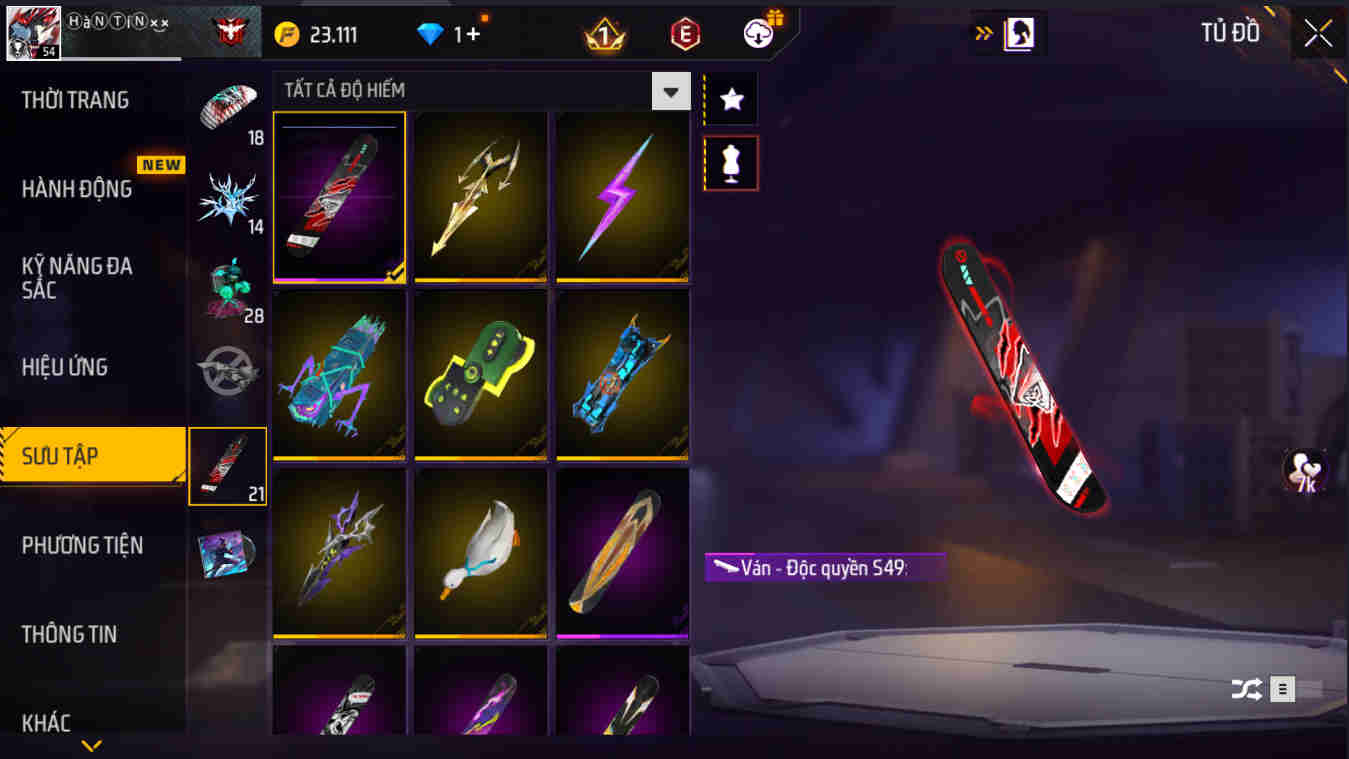Toggle the star favorite marker
The height and width of the screenshot is (759, 1349).
click(x=731, y=98)
